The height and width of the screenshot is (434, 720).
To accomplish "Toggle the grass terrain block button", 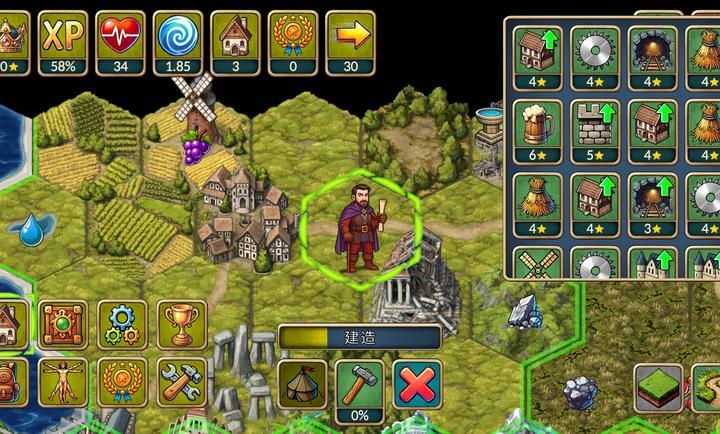I will 658,387.
